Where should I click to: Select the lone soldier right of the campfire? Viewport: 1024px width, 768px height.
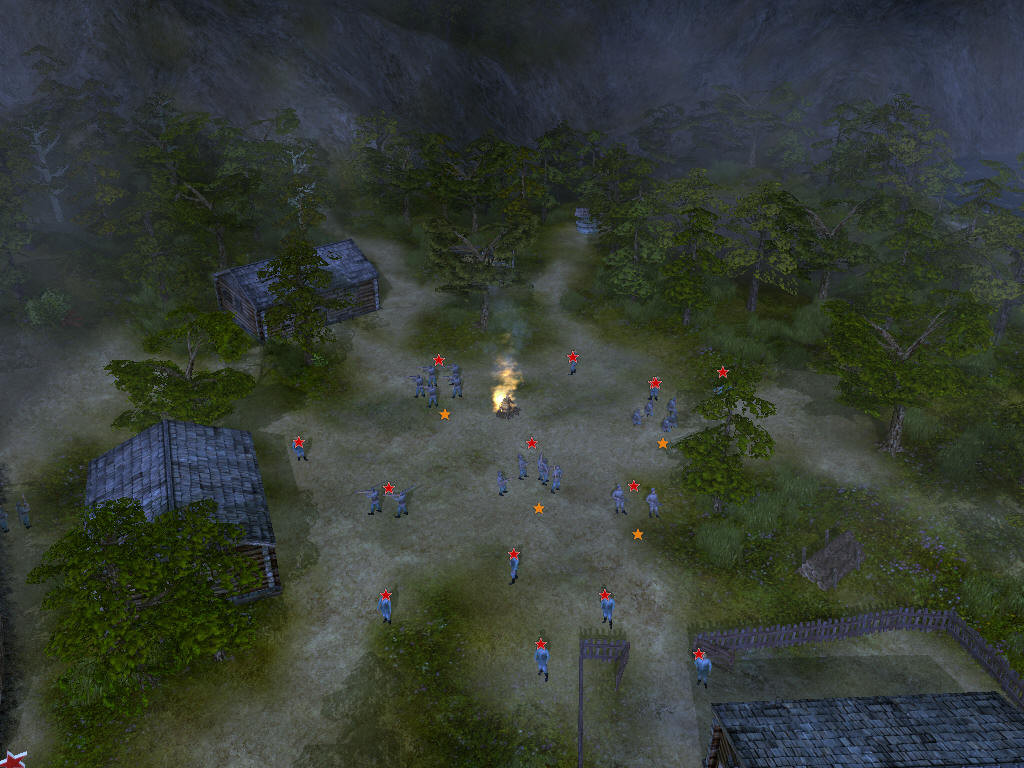573,366
